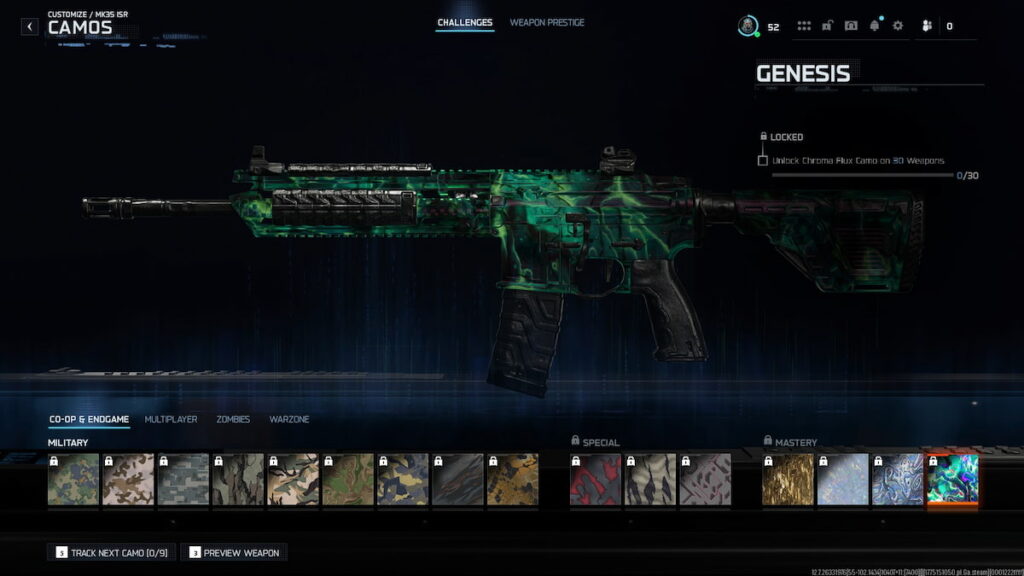Switch to Multiplayer camo category
The height and width of the screenshot is (576, 1024).
coord(171,419)
